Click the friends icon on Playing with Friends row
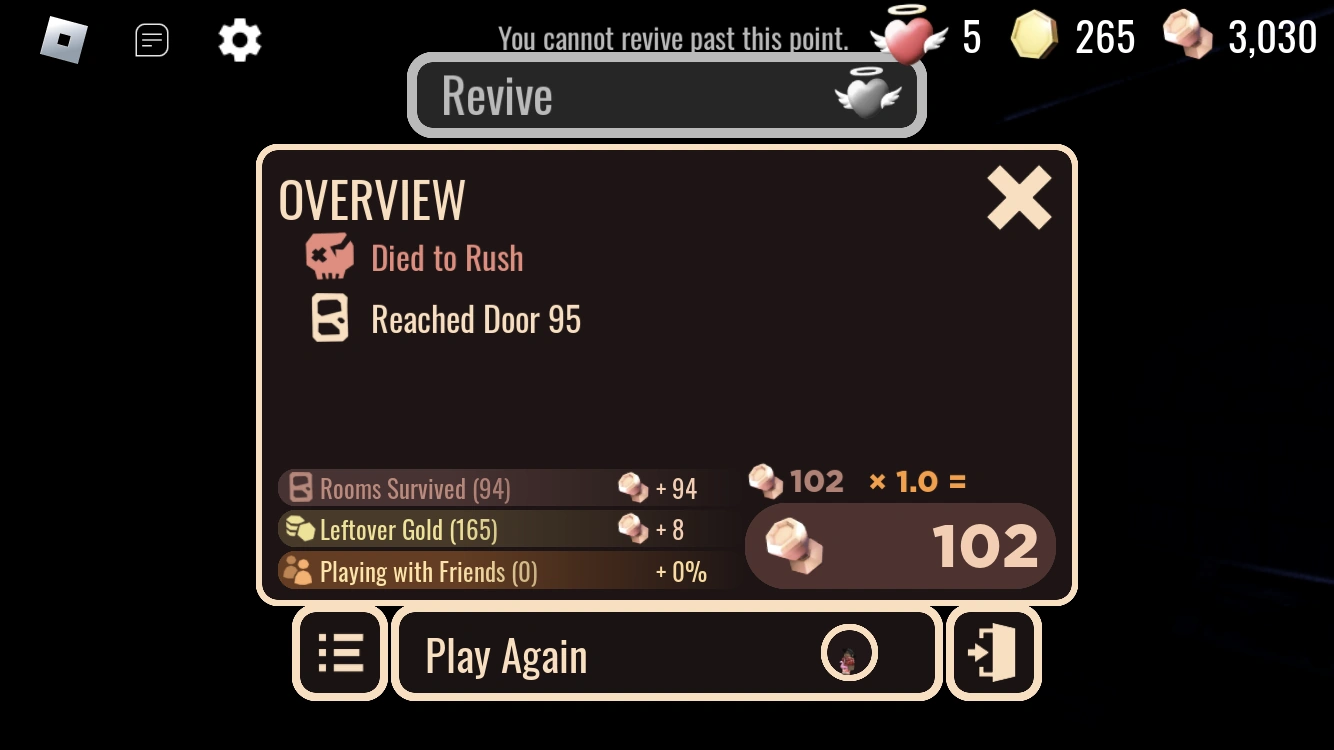 (296, 571)
